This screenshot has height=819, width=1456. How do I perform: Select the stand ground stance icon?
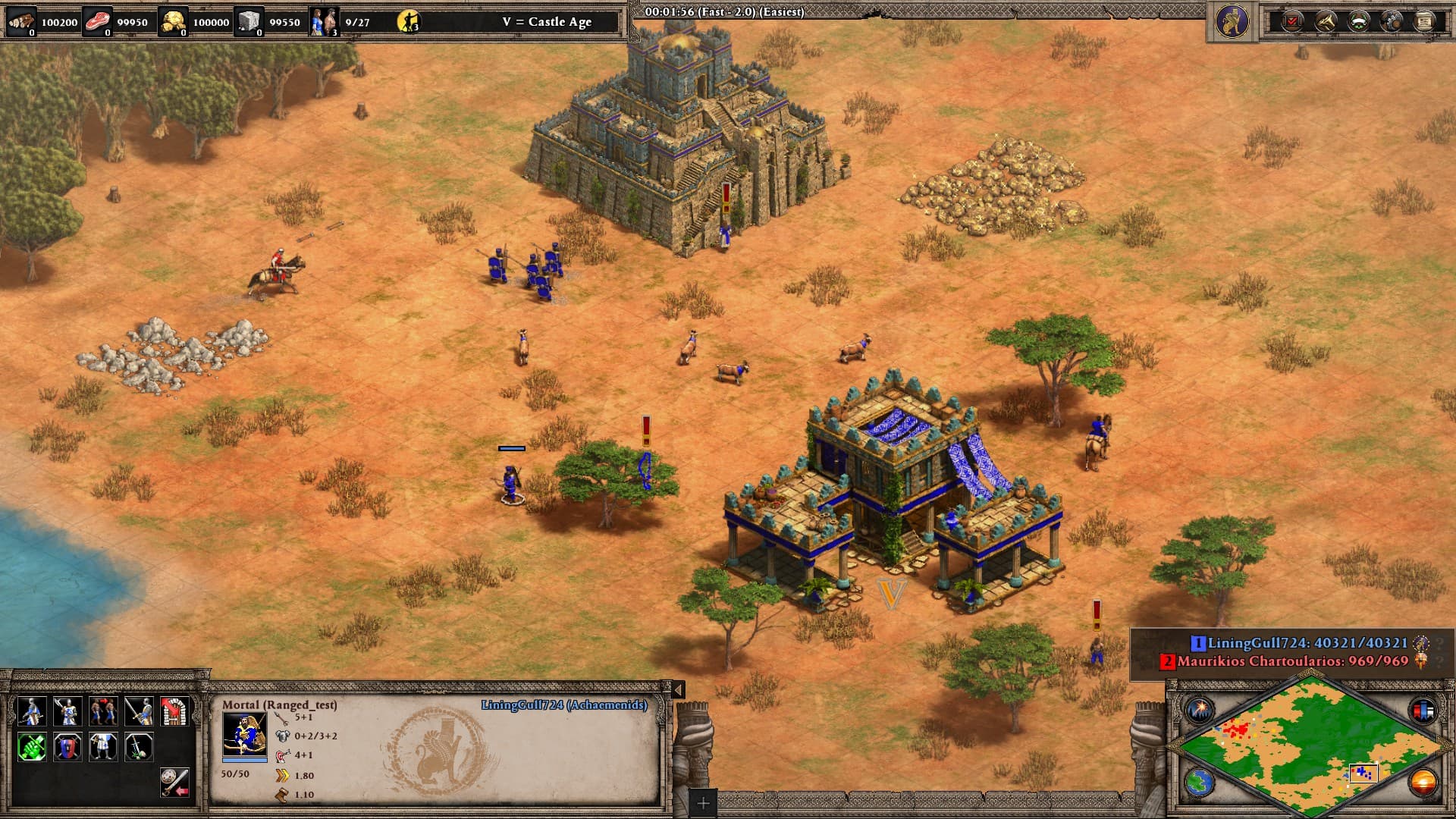(x=103, y=747)
